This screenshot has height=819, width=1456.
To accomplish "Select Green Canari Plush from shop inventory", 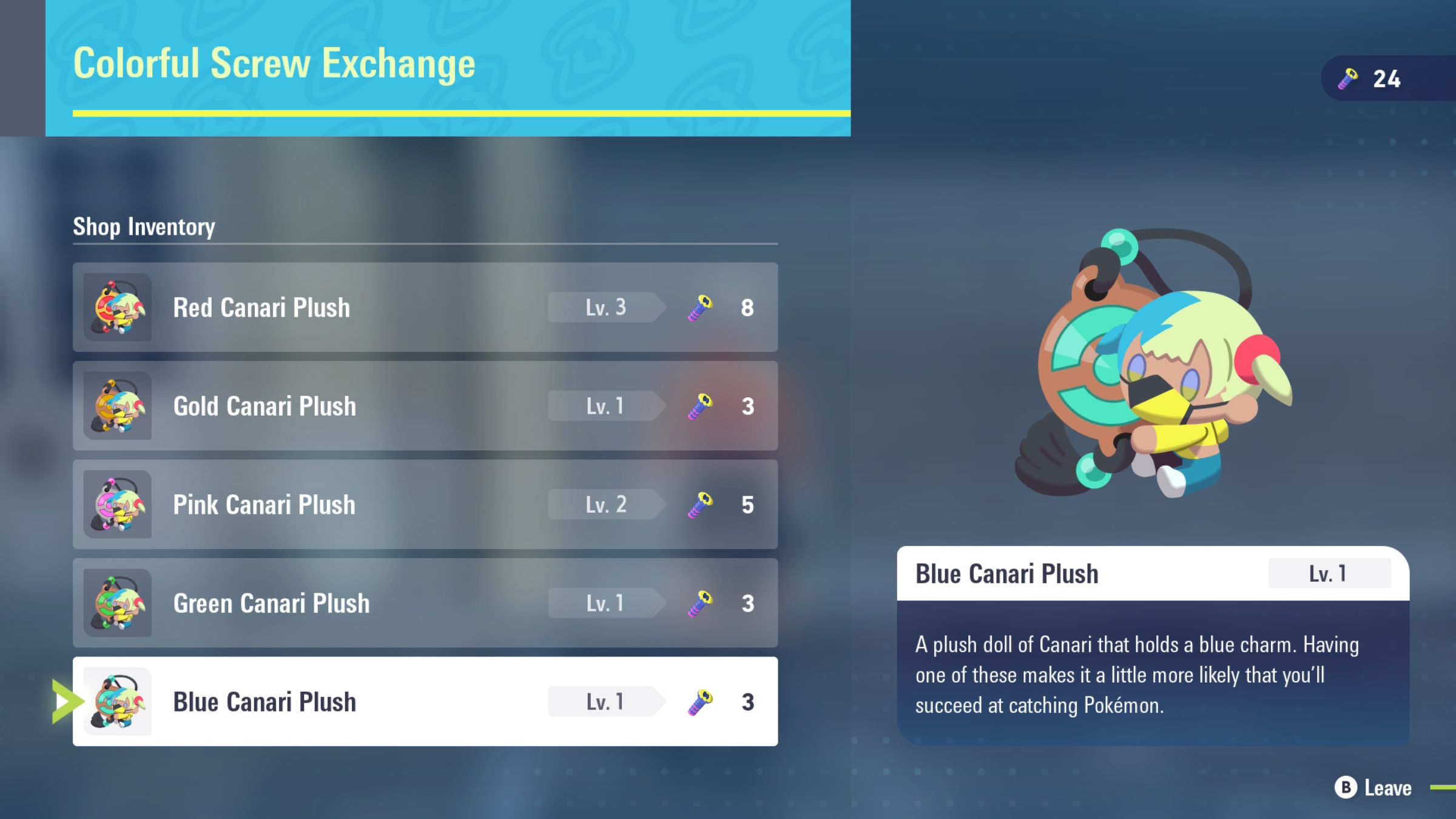I will (425, 603).
